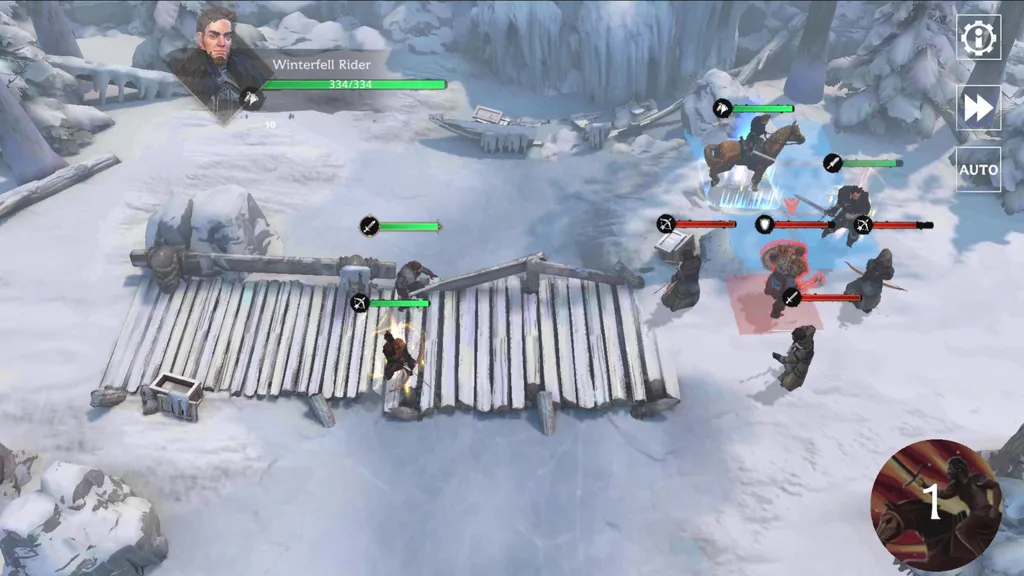Open the gear settings info button
This screenshot has width=1024, height=576.
(978, 38)
